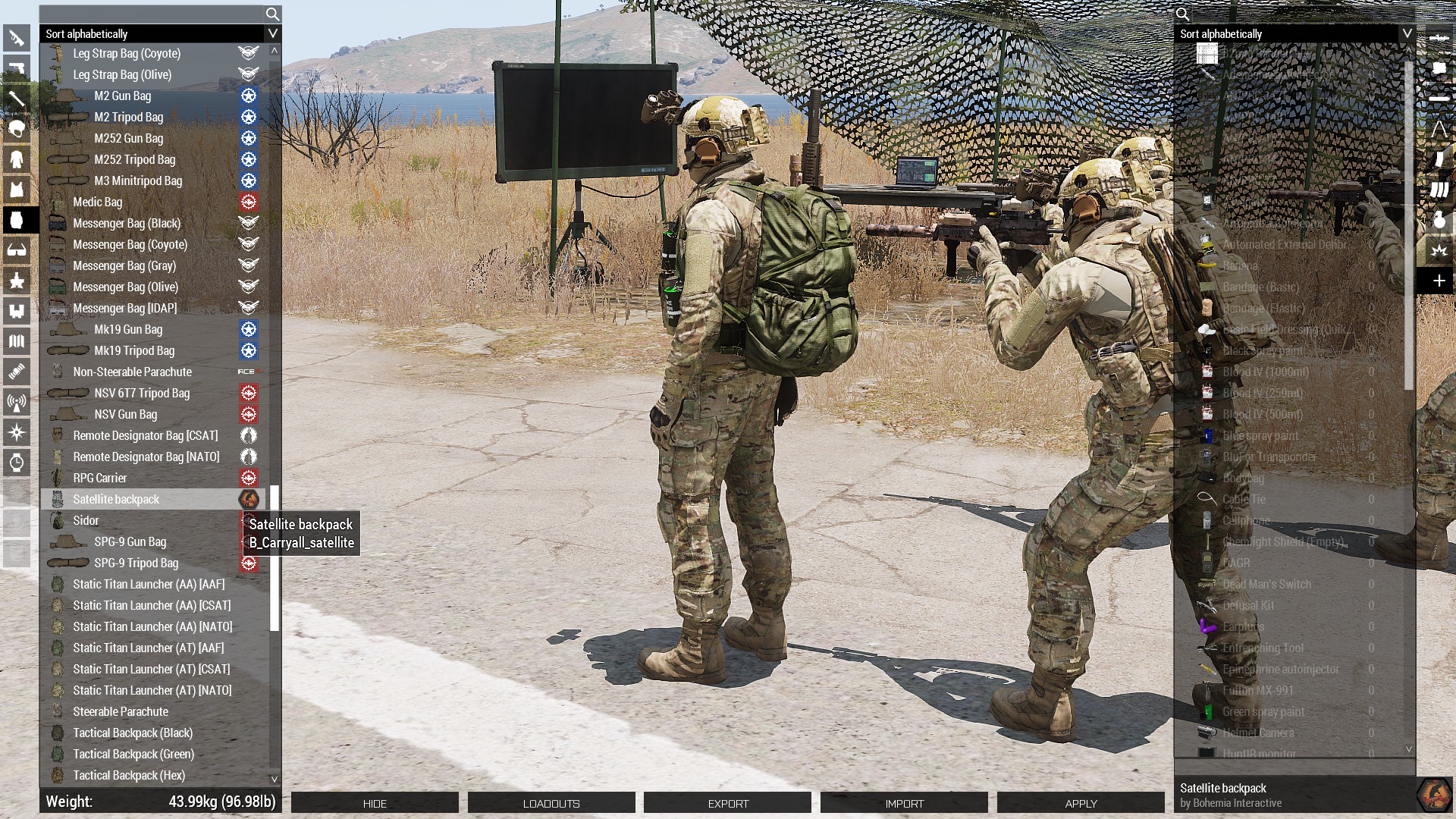The width and height of the screenshot is (1456, 819).
Task: Select the RPG Carrier backpack
Action: point(100,478)
